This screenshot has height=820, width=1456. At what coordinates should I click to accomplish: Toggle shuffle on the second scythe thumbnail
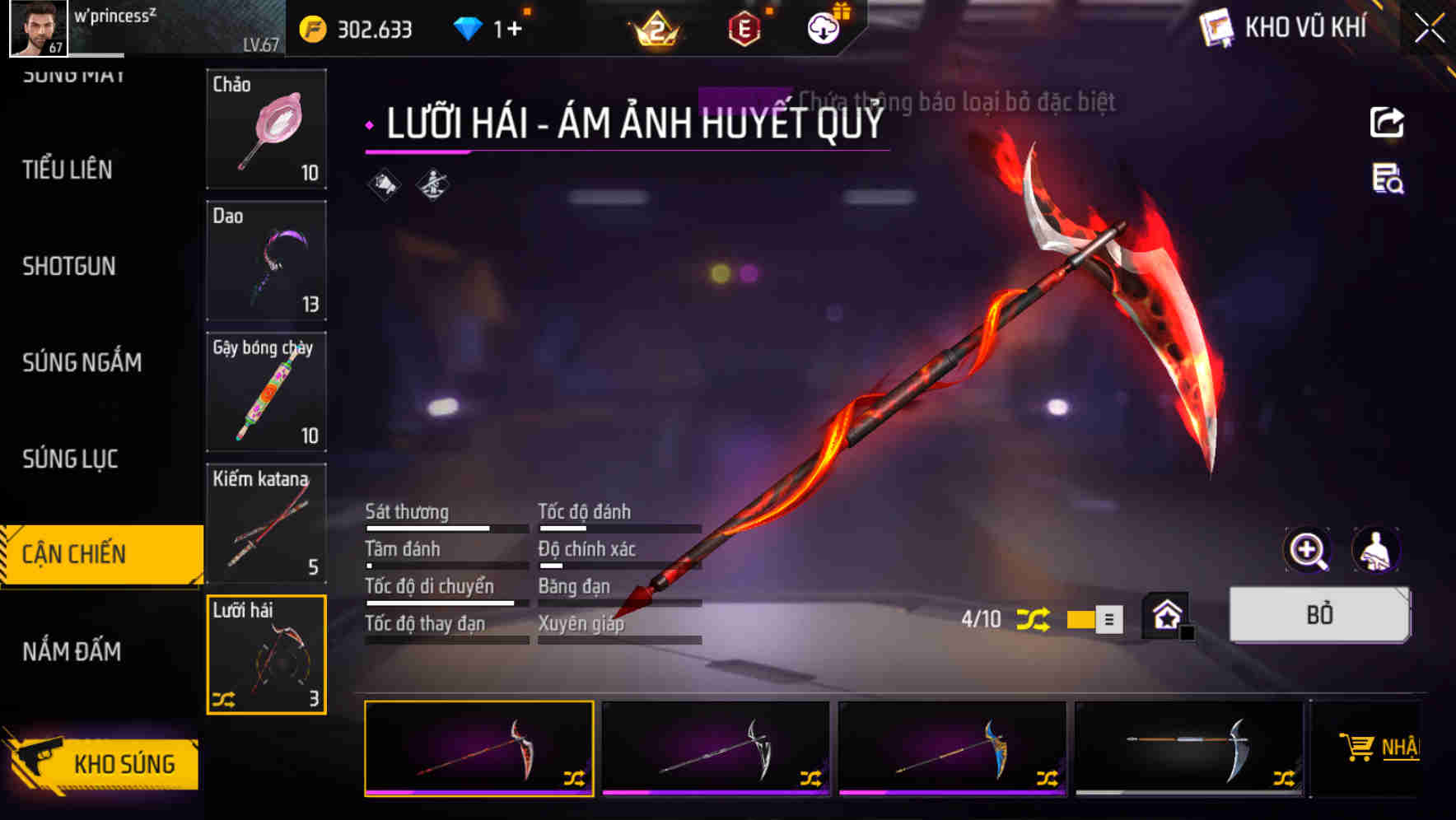coord(811,776)
